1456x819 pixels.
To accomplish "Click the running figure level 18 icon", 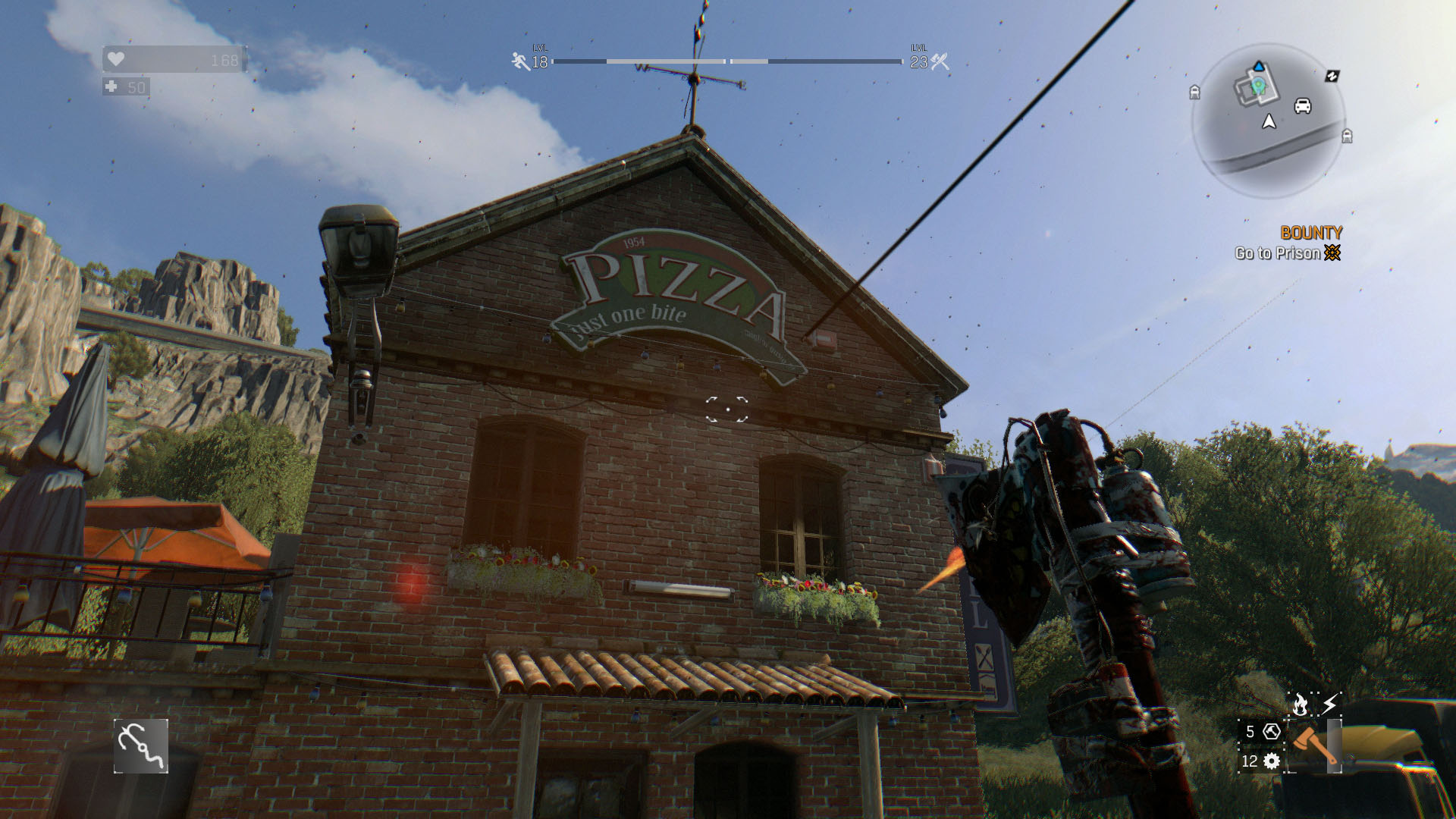I will coord(521,61).
